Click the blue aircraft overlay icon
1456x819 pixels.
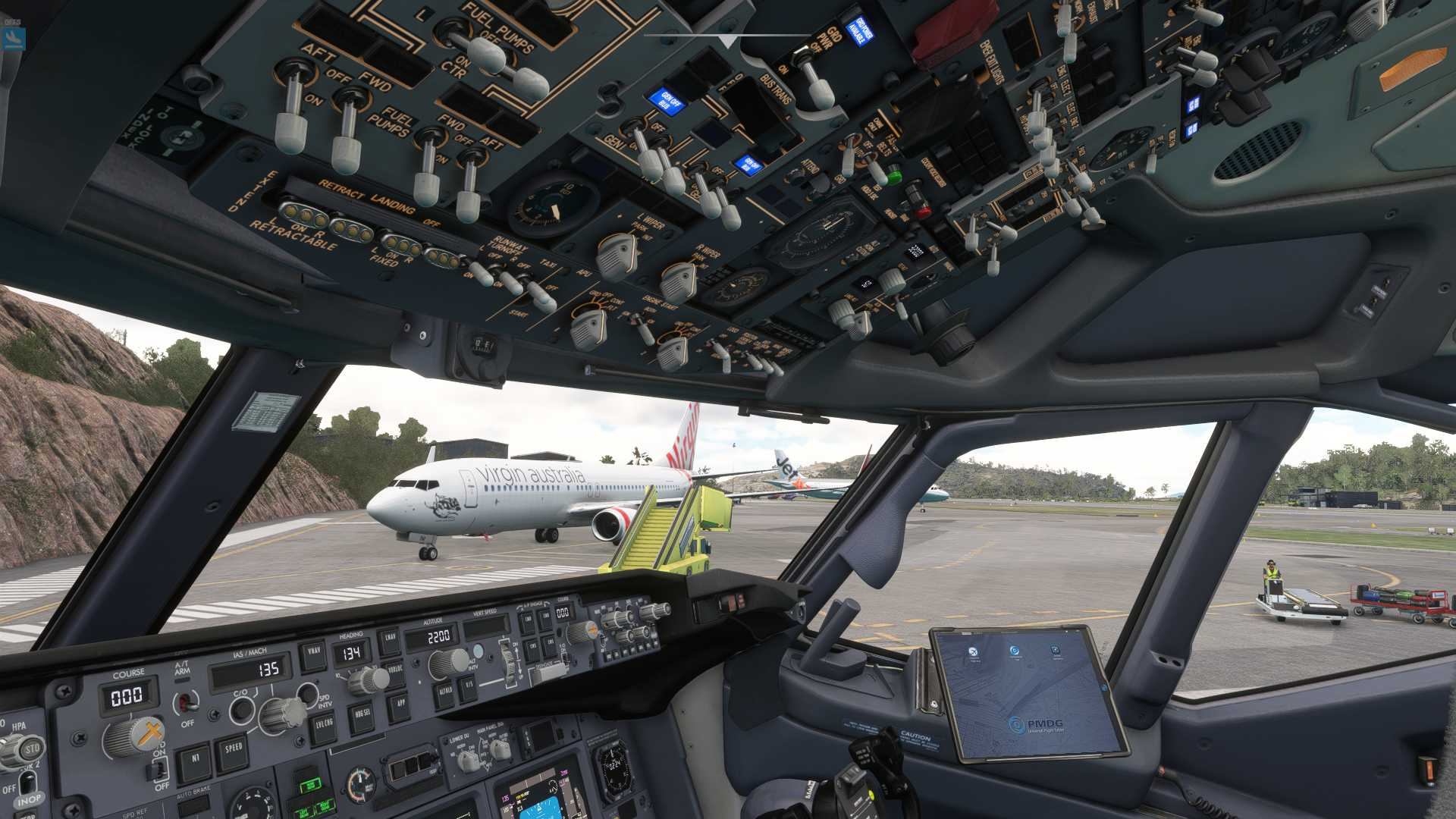tap(13, 39)
